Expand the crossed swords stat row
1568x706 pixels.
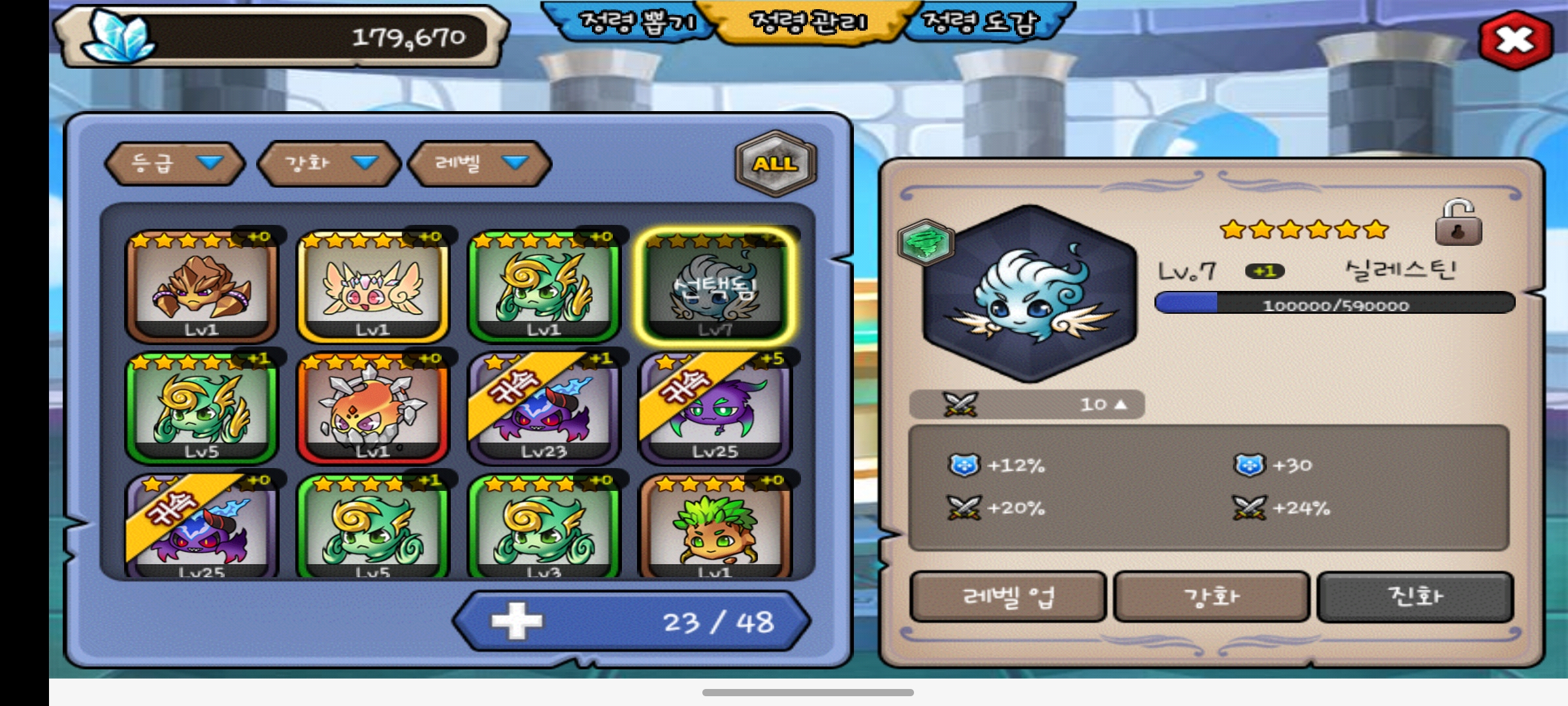pyautogui.click(x=1027, y=405)
